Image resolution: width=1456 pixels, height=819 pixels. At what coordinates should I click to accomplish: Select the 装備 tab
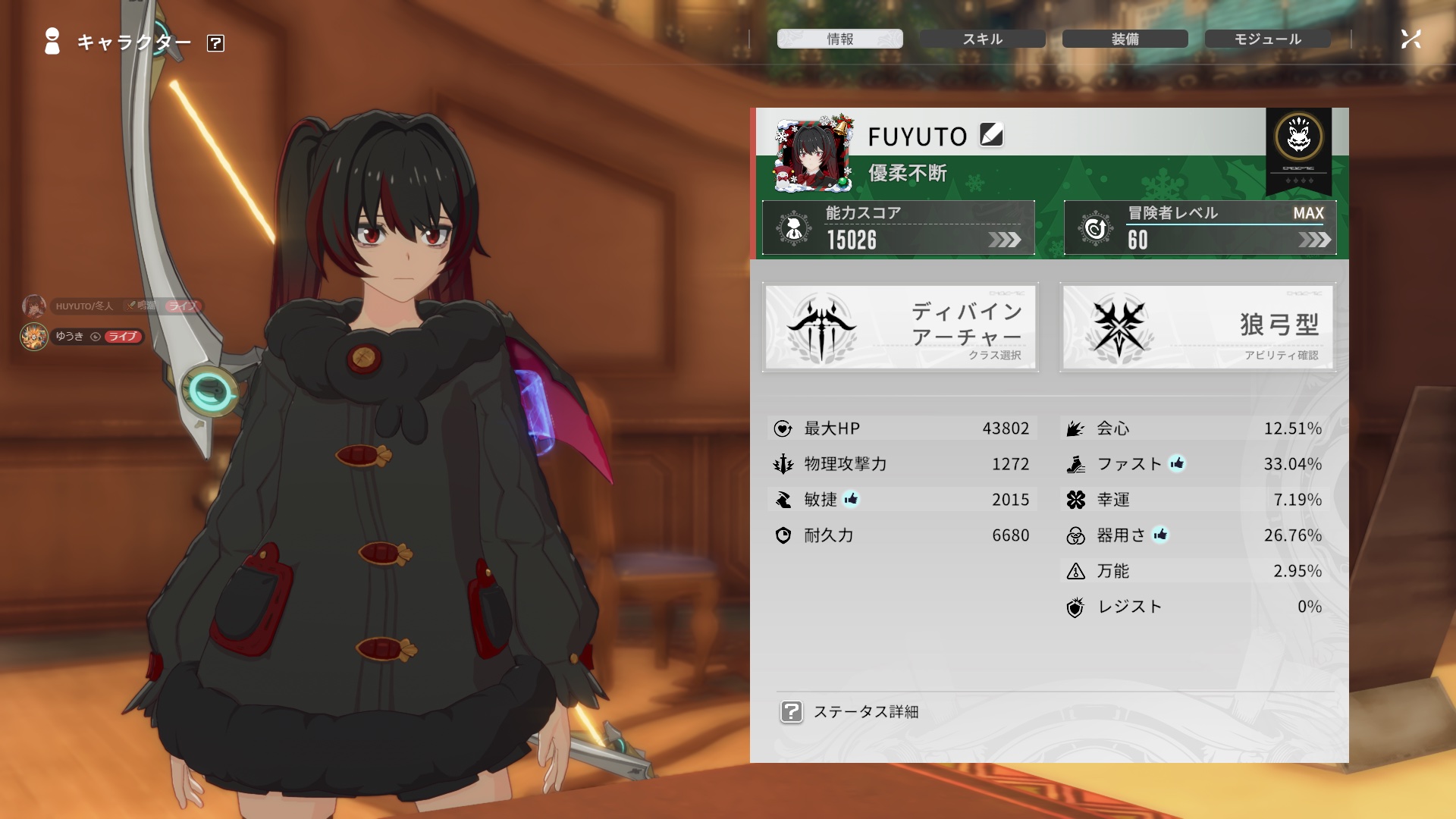click(x=1125, y=39)
